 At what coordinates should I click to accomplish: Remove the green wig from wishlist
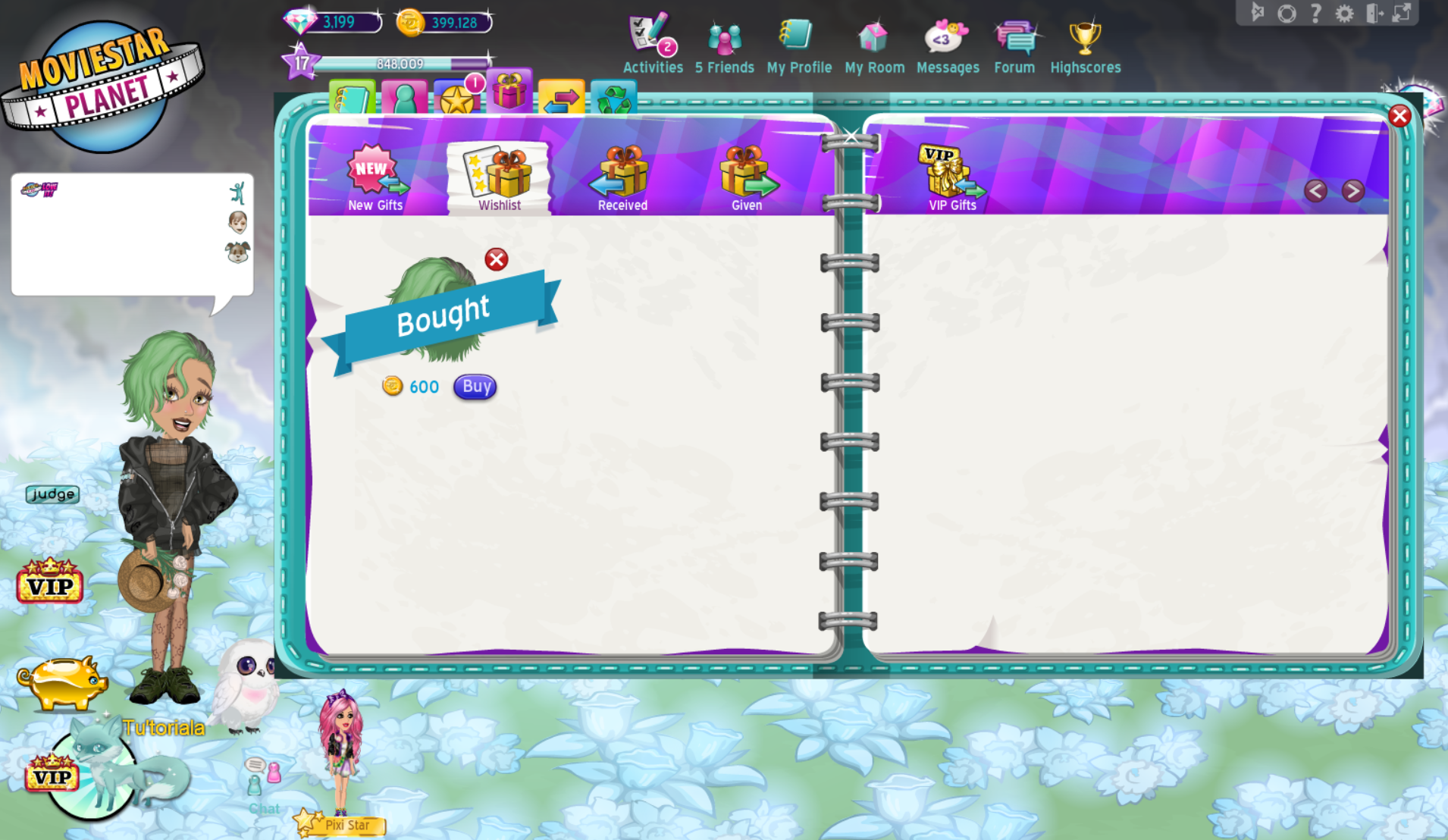point(496,260)
